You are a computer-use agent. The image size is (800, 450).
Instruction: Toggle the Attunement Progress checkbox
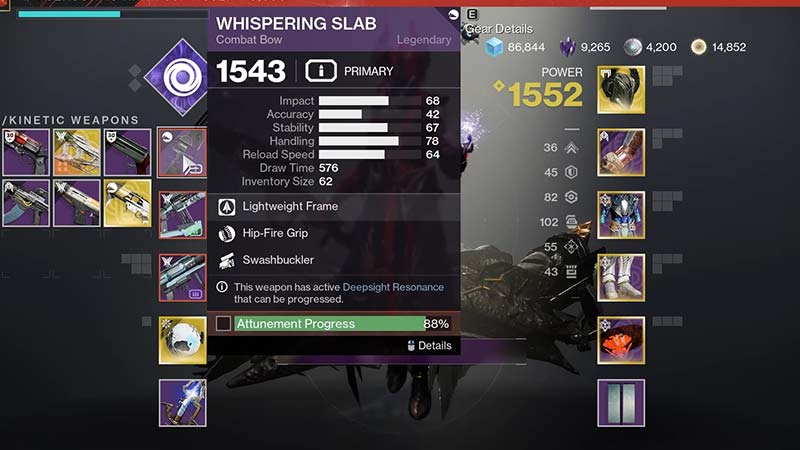[x=224, y=324]
